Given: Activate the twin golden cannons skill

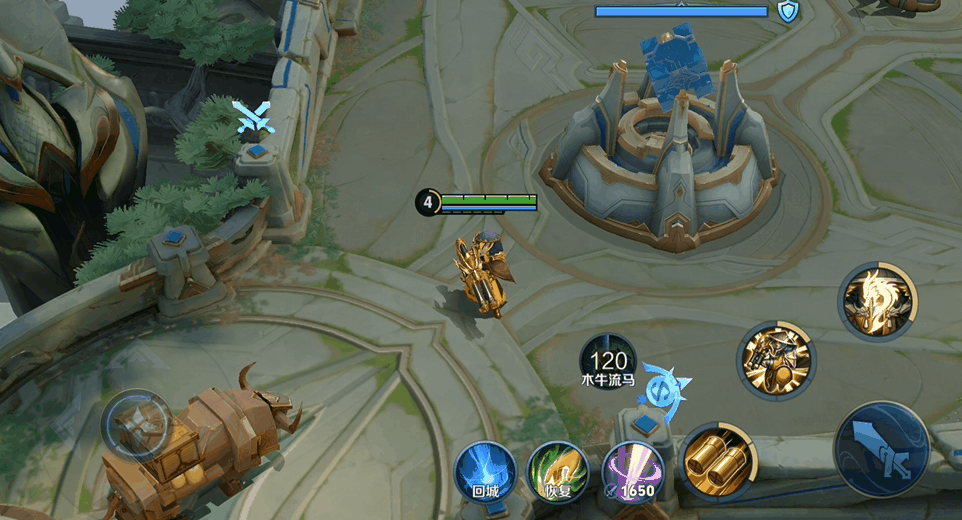Looking at the screenshot, I should tap(718, 461).
